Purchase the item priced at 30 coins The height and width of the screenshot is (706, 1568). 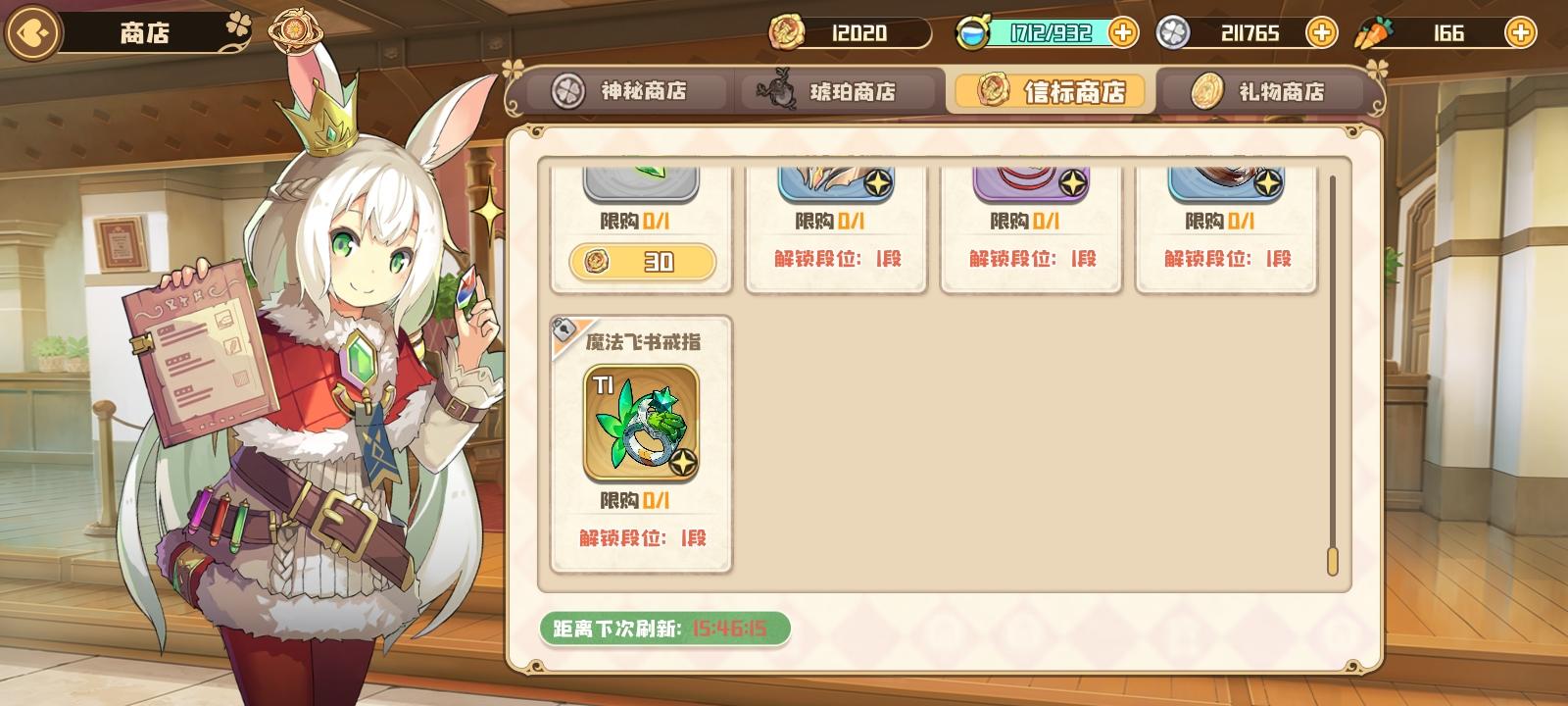click(x=642, y=263)
